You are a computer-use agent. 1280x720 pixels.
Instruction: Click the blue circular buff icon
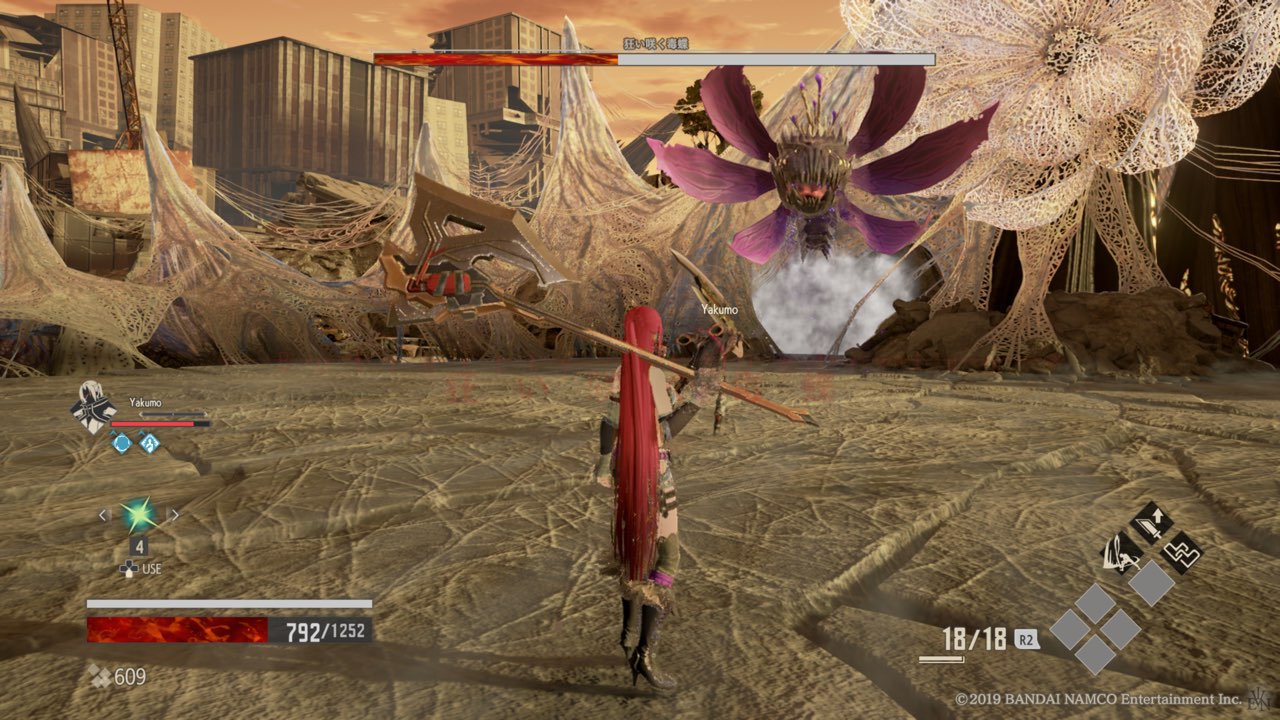[x=121, y=443]
